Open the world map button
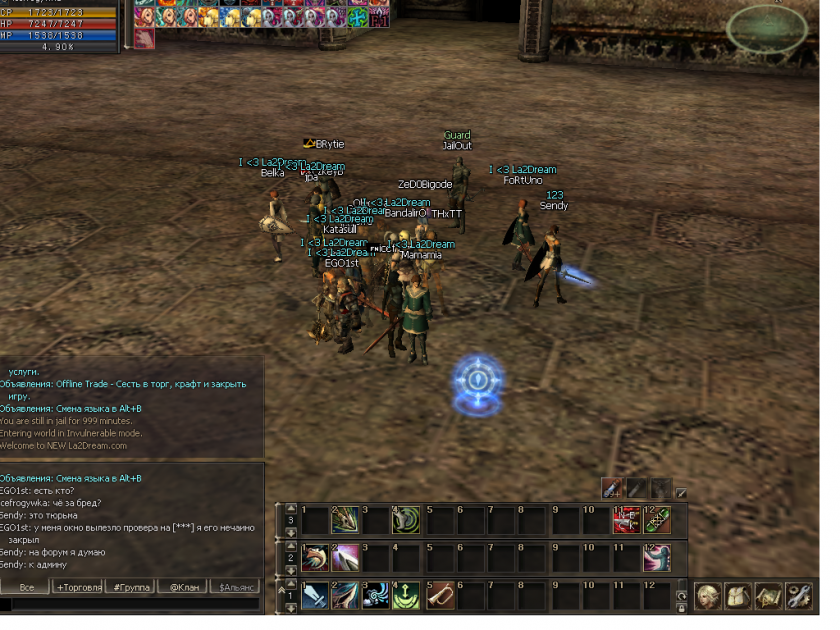The width and height of the screenshot is (840, 630). (x=768, y=595)
